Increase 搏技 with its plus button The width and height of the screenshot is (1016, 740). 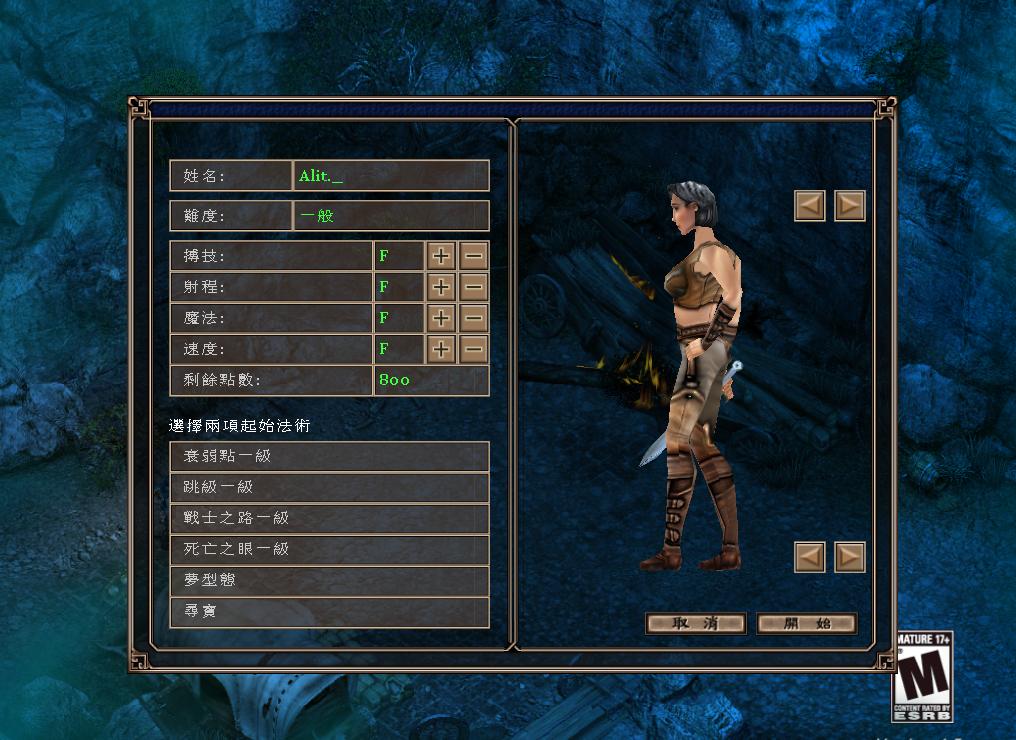point(441,256)
